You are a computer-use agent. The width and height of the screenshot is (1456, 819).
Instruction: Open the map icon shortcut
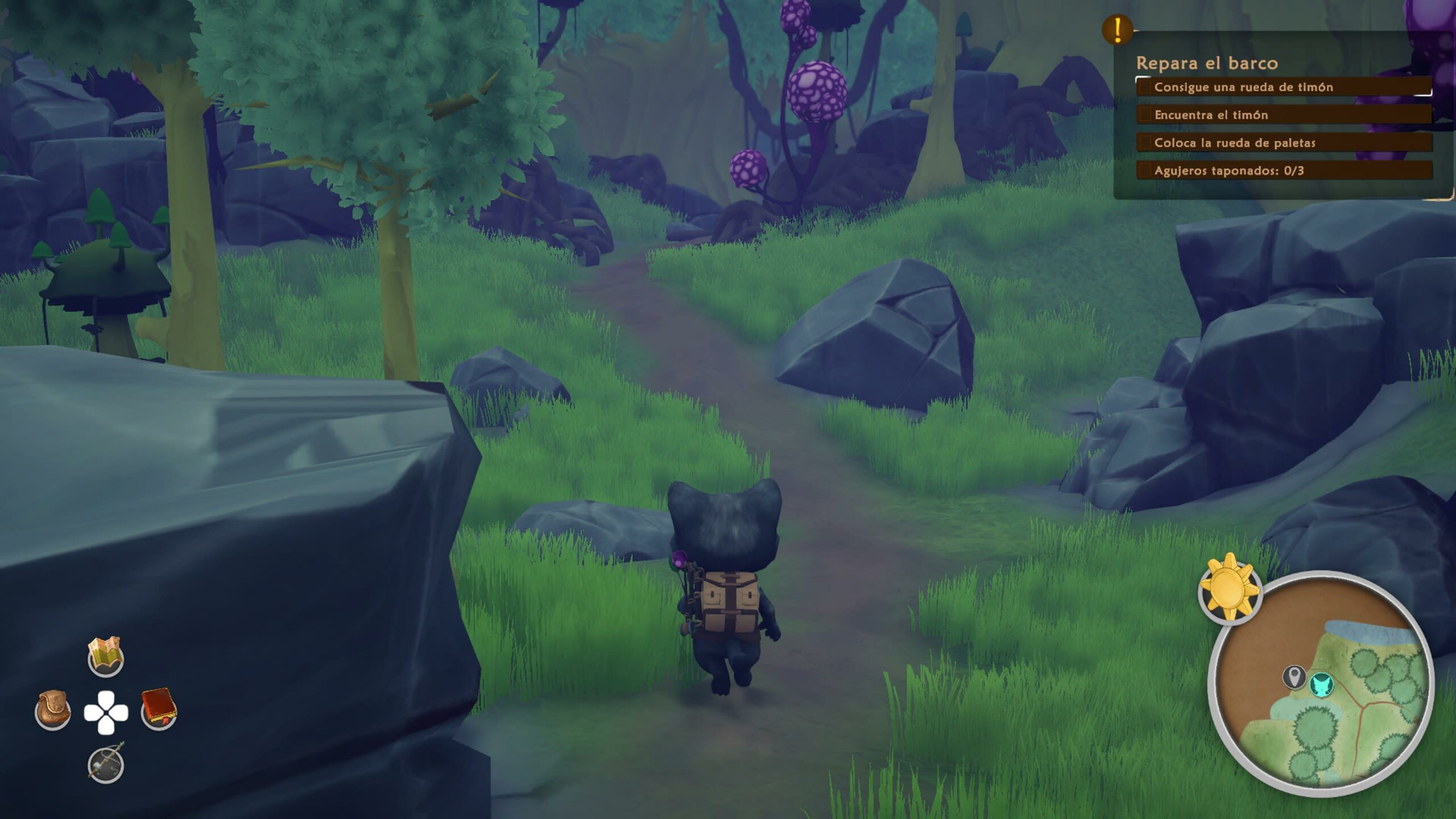click(x=106, y=657)
